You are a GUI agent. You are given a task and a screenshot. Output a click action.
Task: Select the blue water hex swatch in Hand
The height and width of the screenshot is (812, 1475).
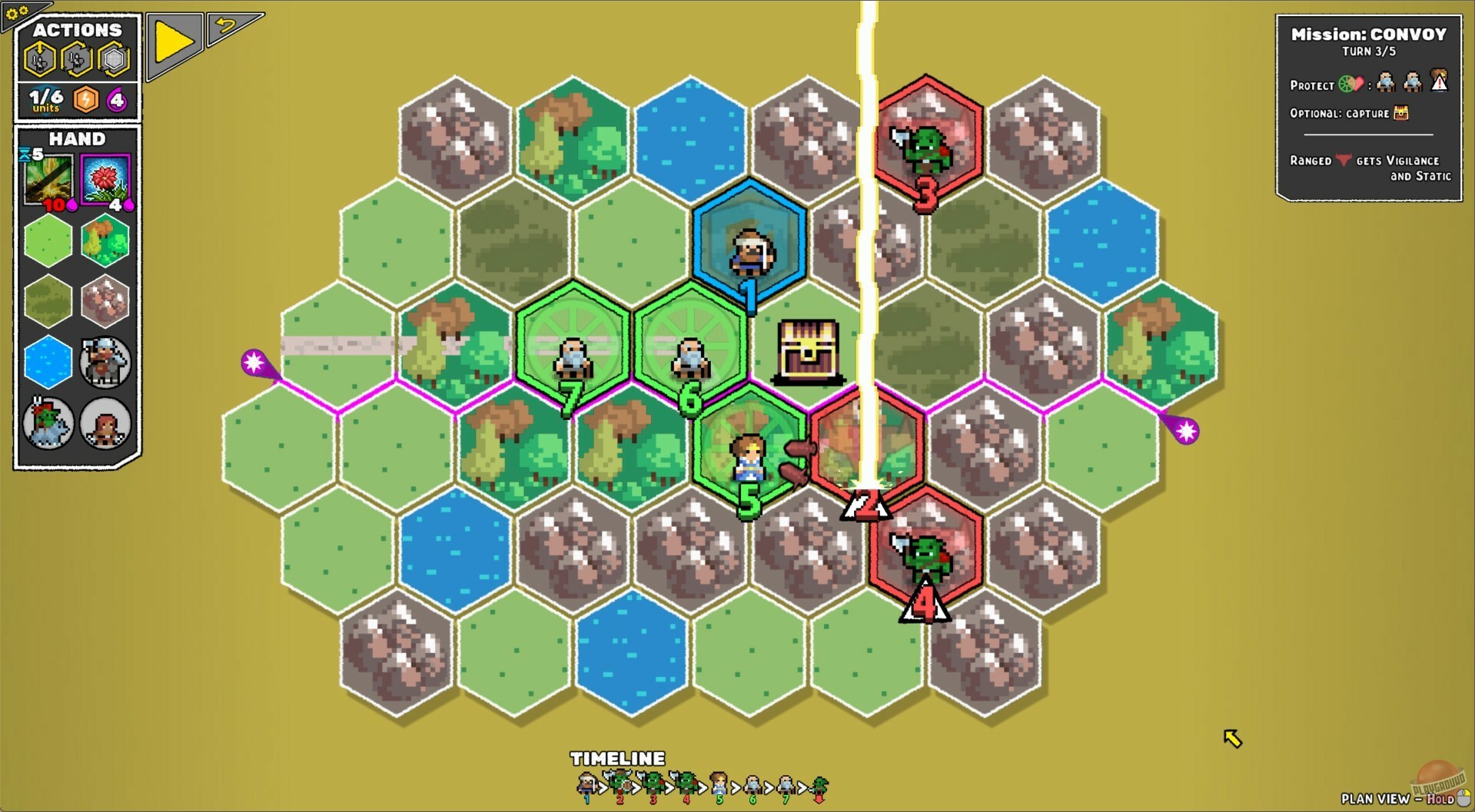(48, 363)
